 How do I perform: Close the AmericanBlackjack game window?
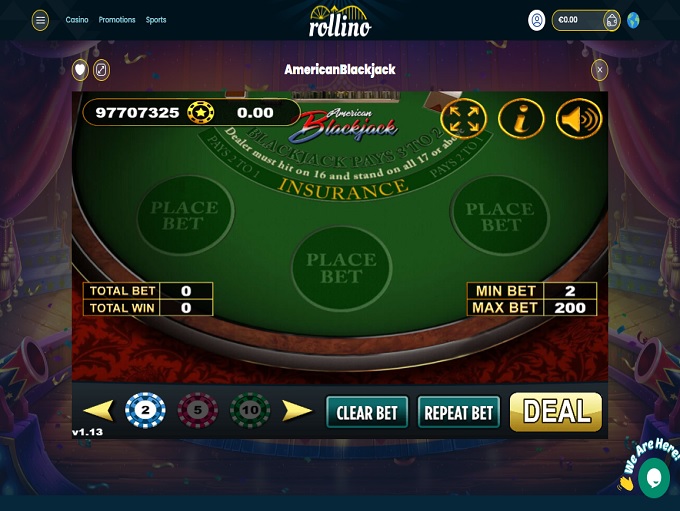point(600,70)
